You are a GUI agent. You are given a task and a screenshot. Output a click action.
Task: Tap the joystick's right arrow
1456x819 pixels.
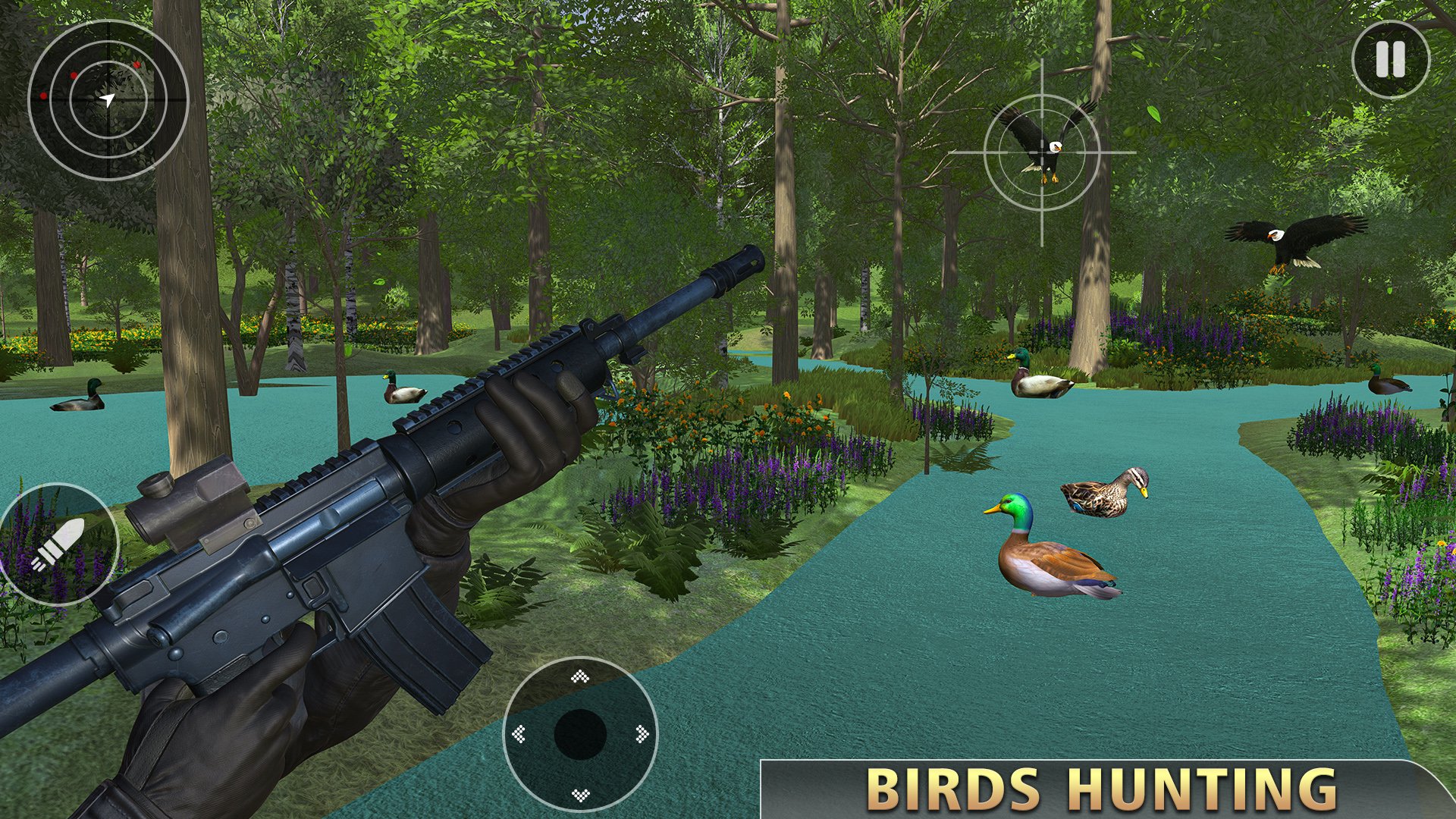tap(642, 733)
